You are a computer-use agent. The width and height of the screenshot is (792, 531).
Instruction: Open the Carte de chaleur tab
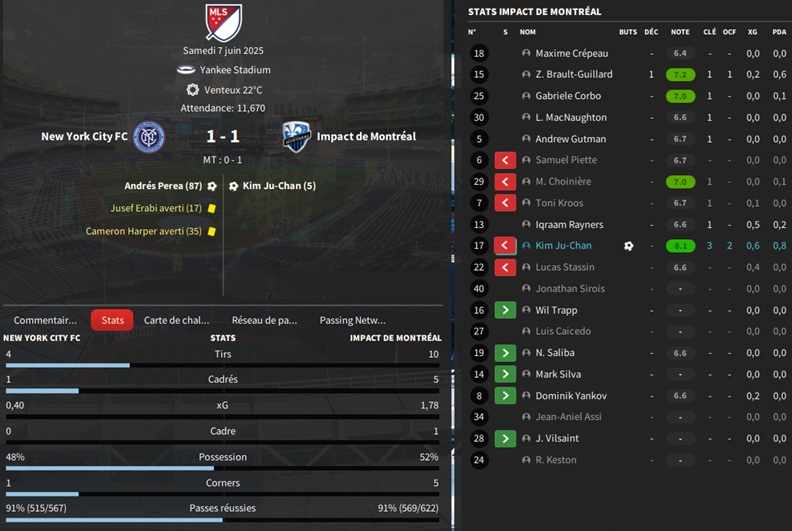pos(177,320)
